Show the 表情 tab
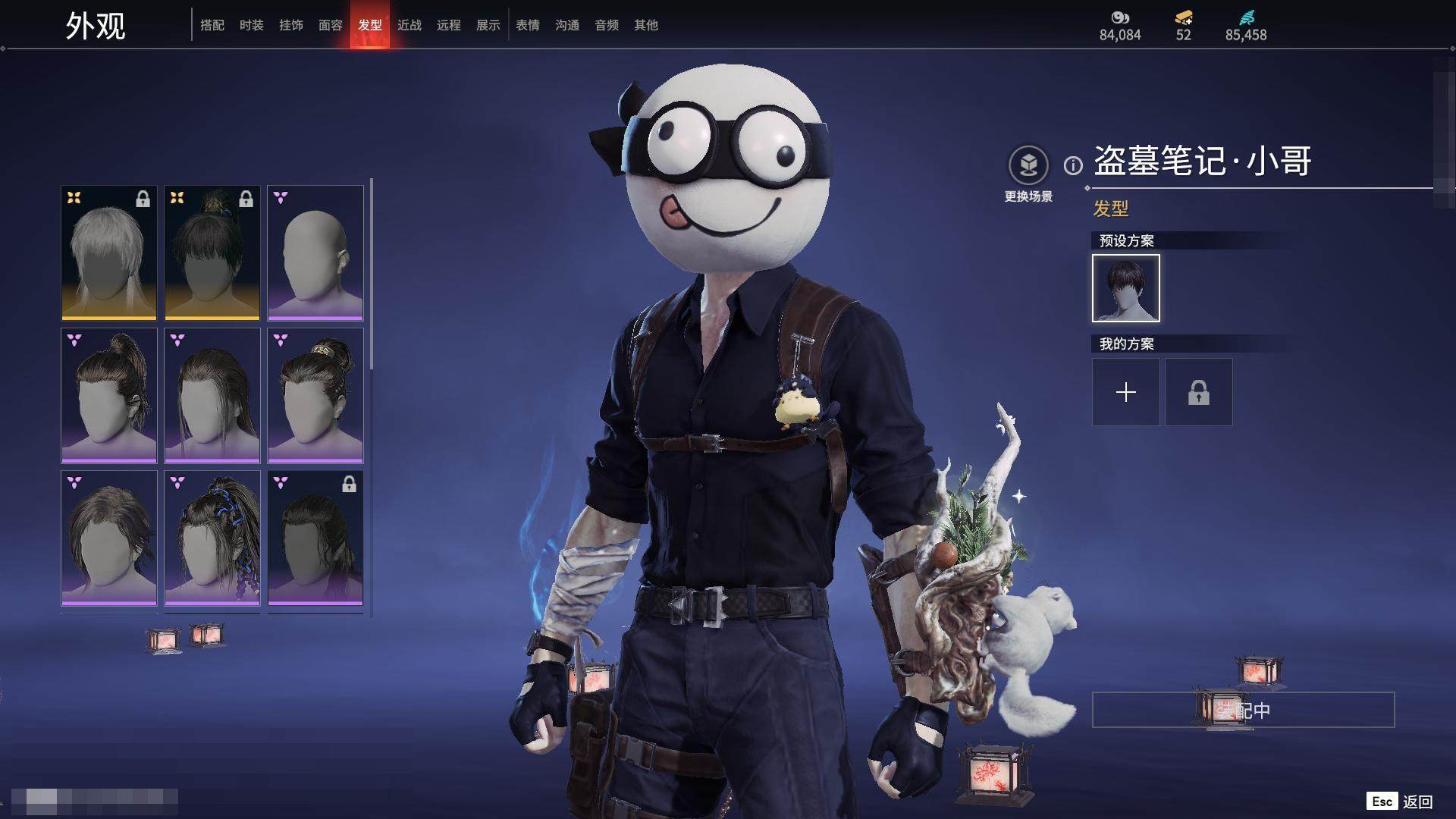Image resolution: width=1456 pixels, height=819 pixels. pos(528,25)
